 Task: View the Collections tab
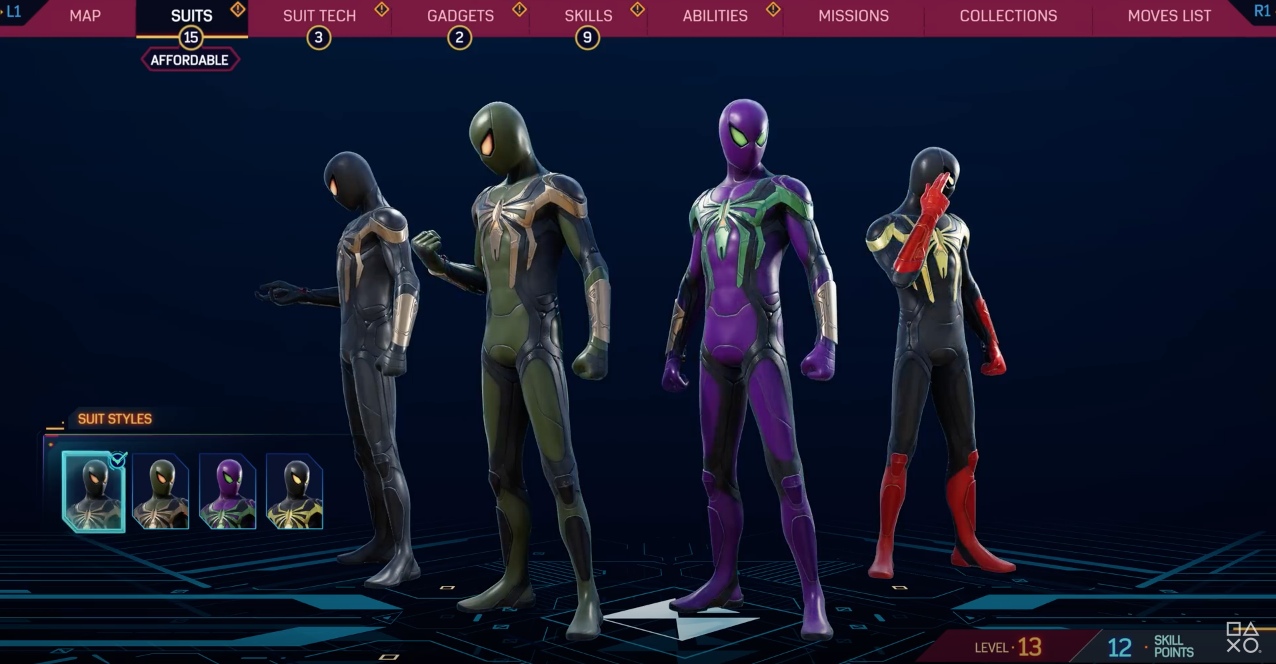(x=1008, y=16)
